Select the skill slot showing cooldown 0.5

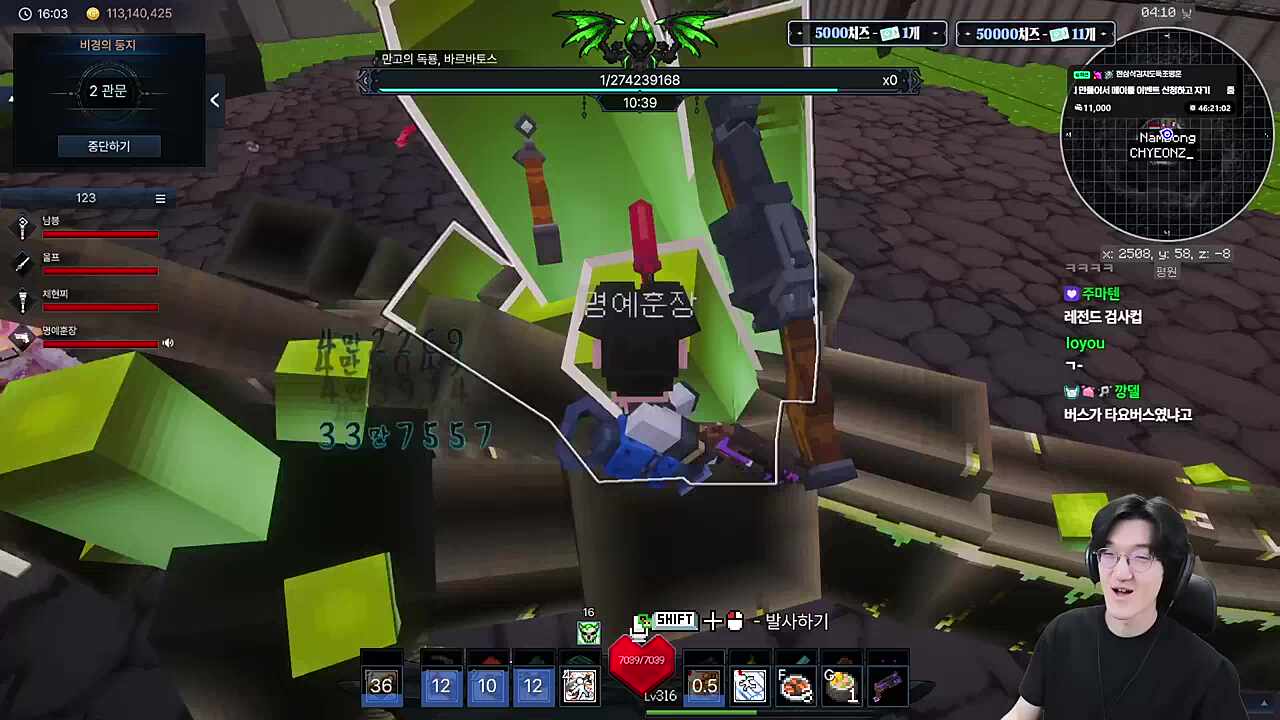[704, 685]
